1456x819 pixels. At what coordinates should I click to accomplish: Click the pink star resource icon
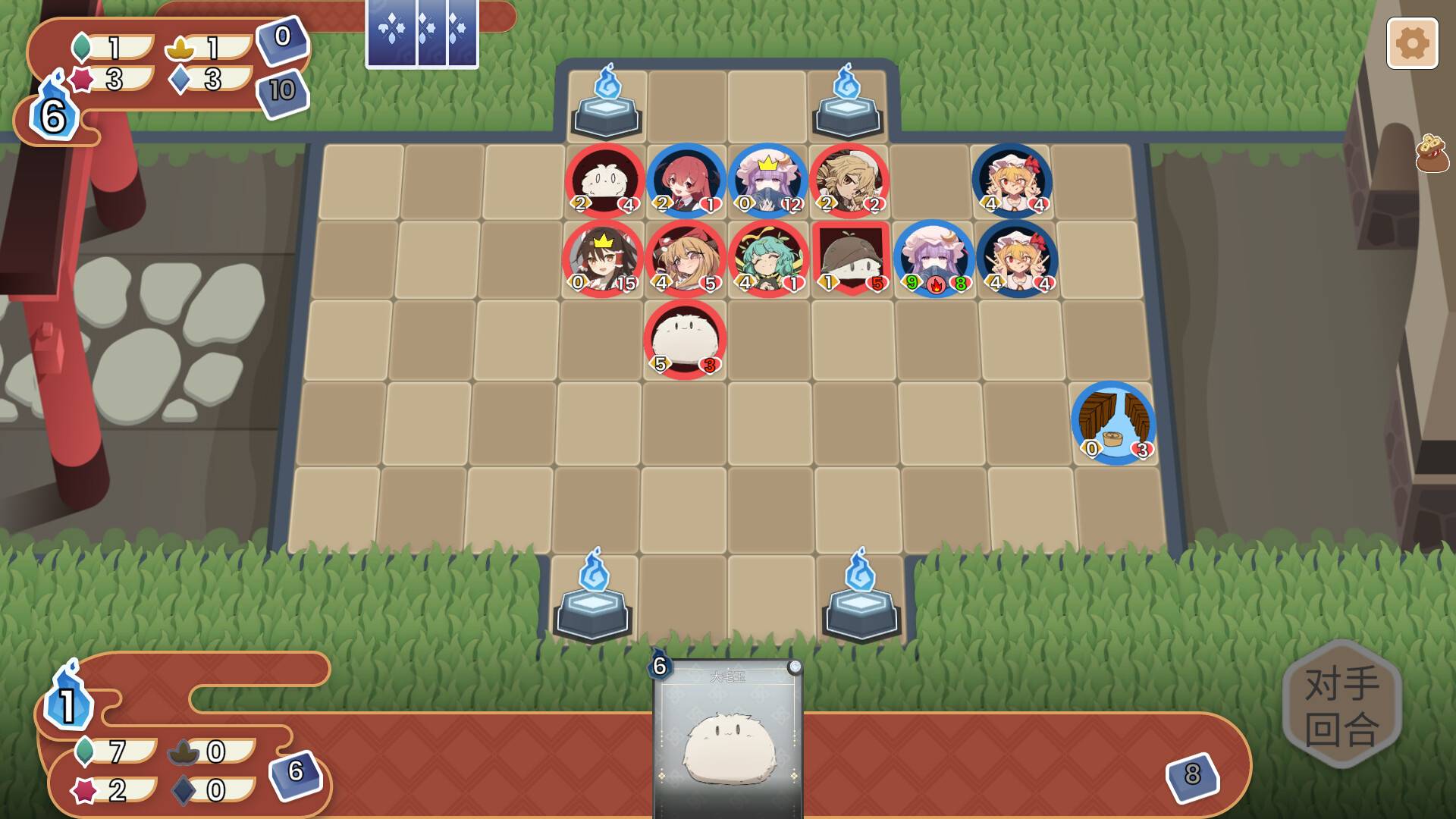click(81, 77)
